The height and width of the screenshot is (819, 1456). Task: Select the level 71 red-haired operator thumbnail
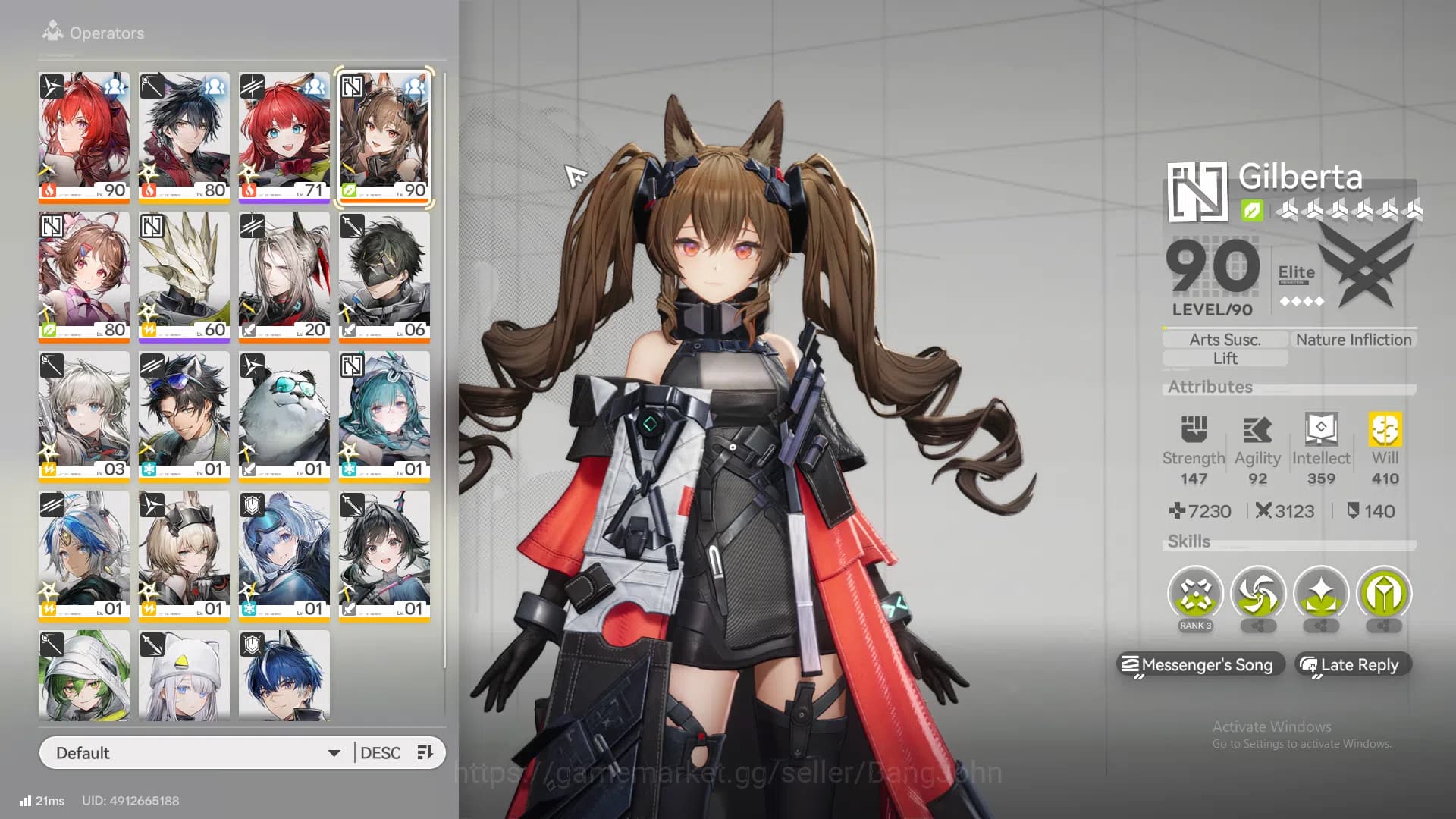284,136
